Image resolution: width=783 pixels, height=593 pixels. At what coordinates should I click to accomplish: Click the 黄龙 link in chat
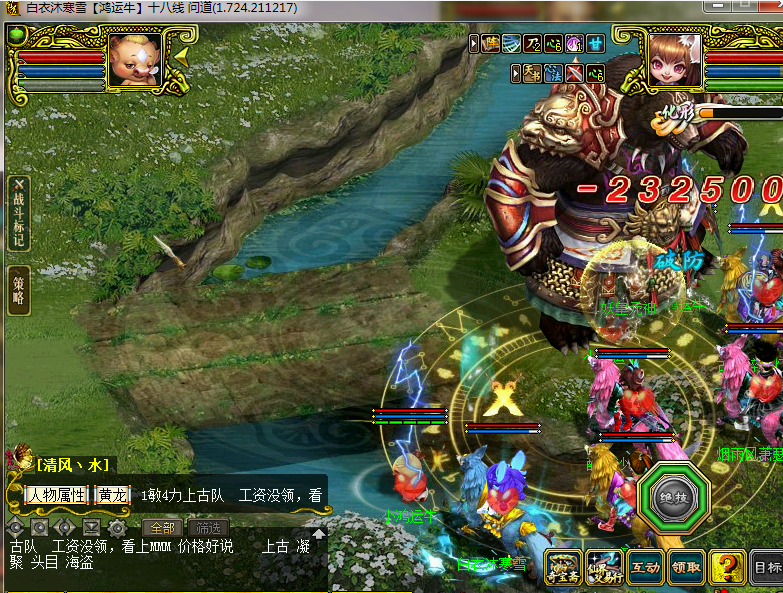coord(111,495)
